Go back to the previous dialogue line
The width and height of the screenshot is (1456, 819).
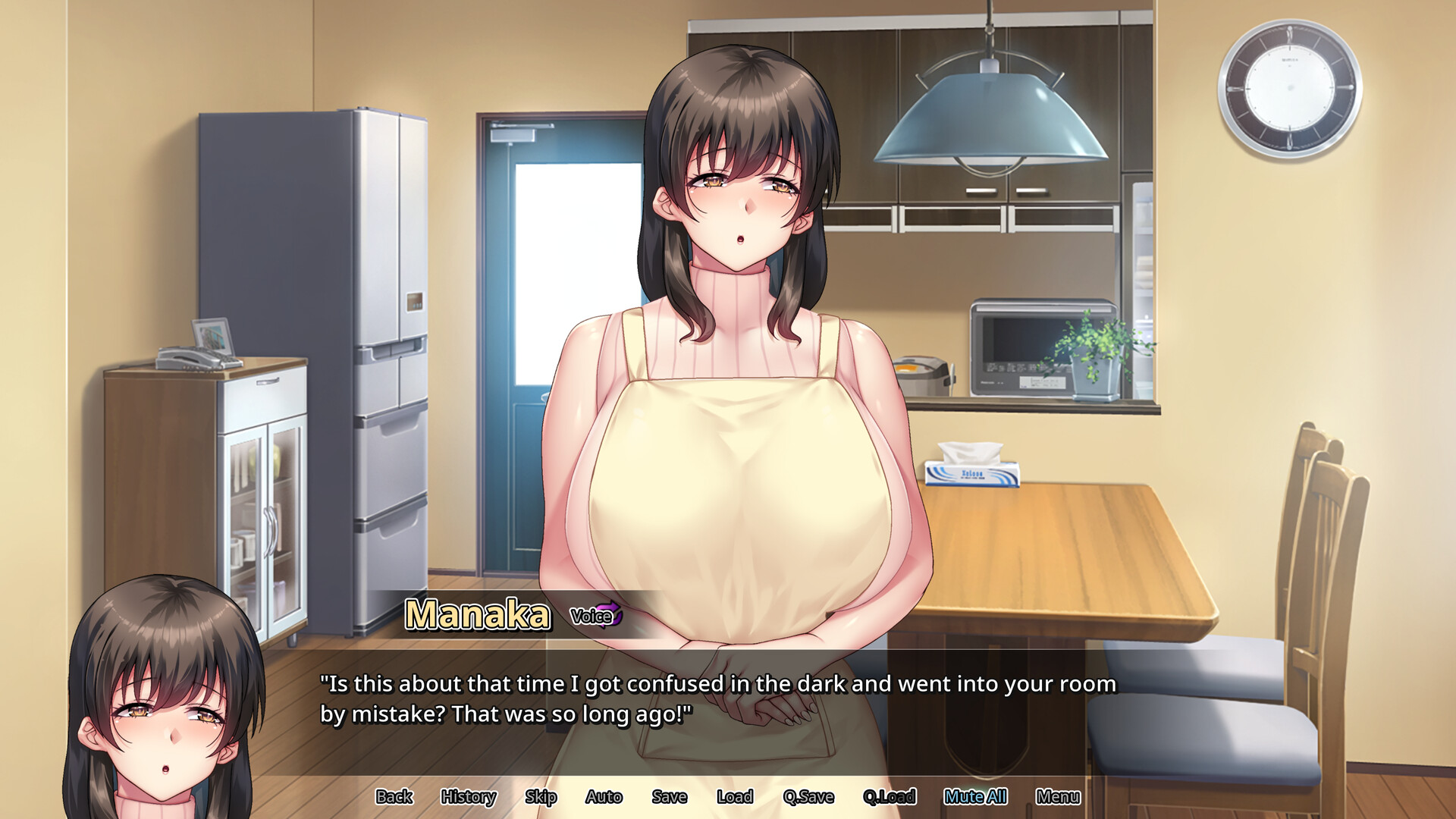[x=394, y=796]
